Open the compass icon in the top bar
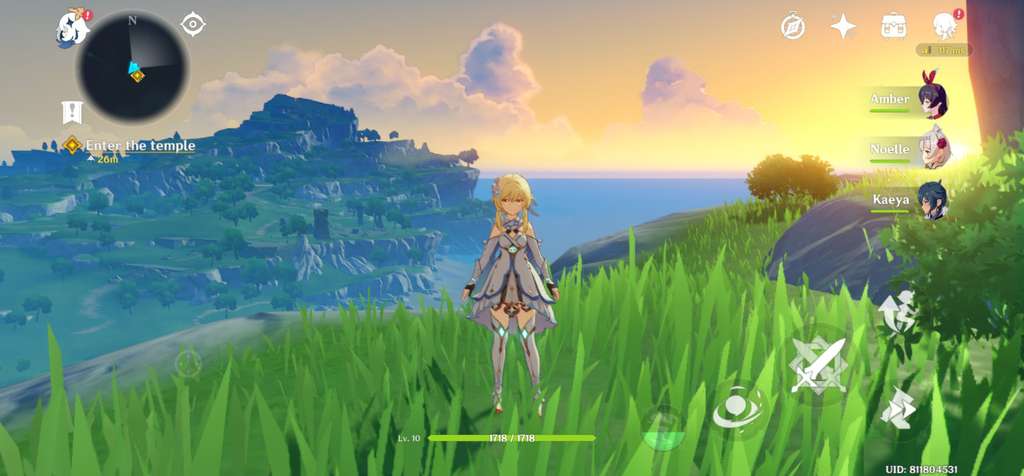The width and height of the screenshot is (1024, 476). pyautogui.click(x=793, y=26)
